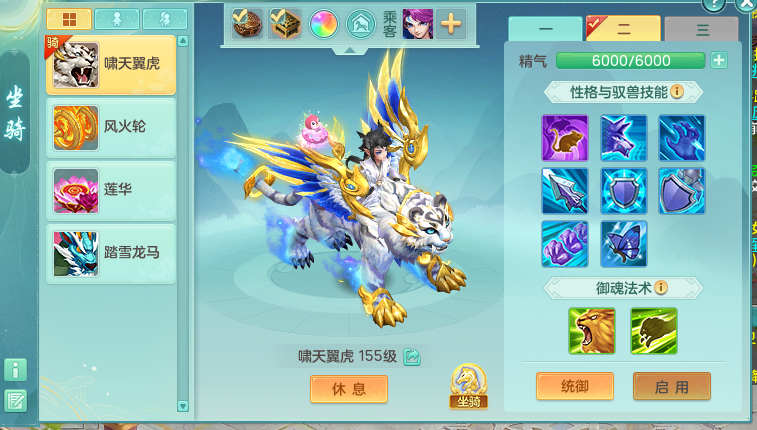
Task: Select the purple rat skill icon
Action: 565,138
